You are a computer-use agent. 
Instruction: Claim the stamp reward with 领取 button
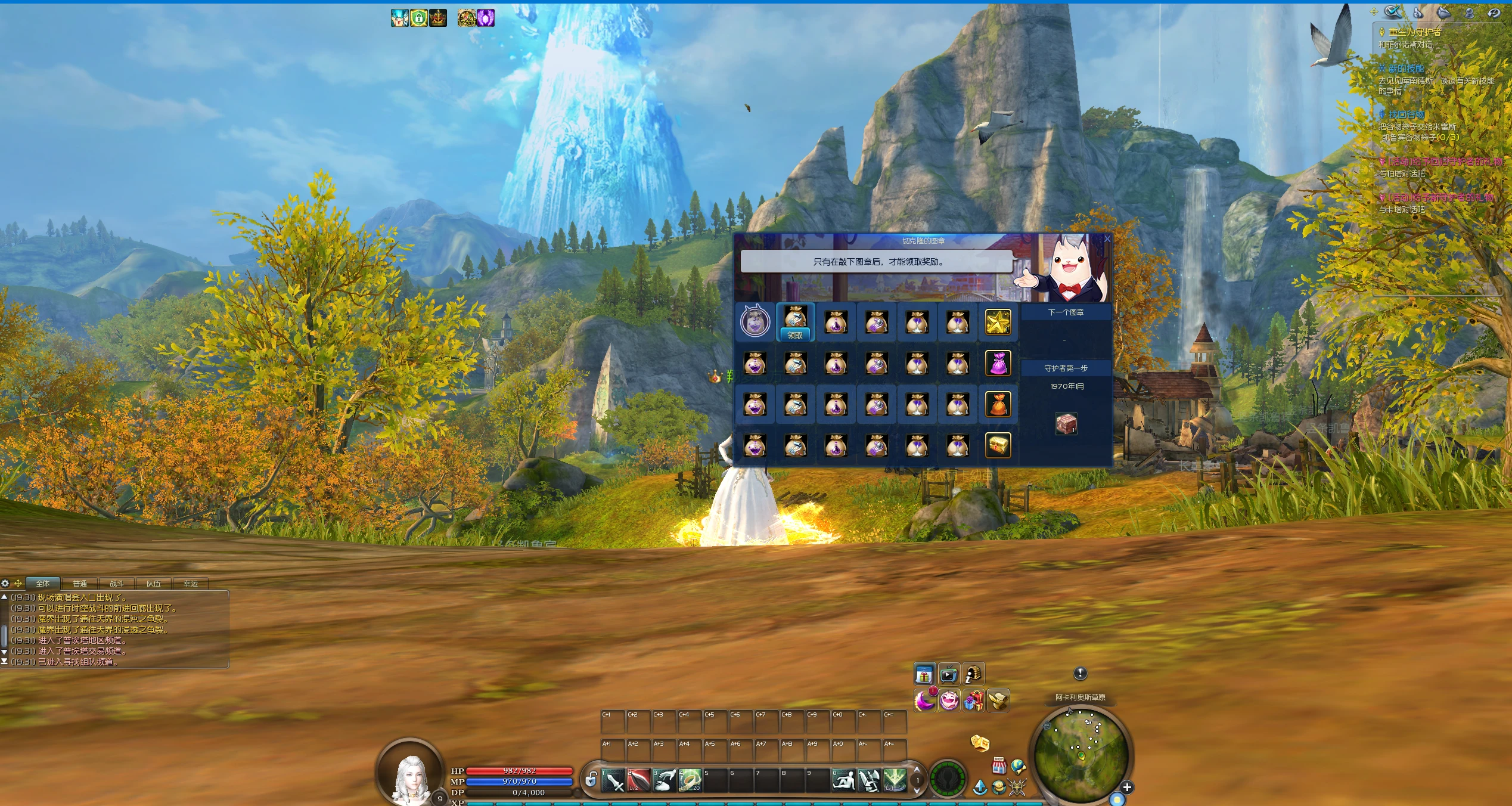(x=795, y=335)
